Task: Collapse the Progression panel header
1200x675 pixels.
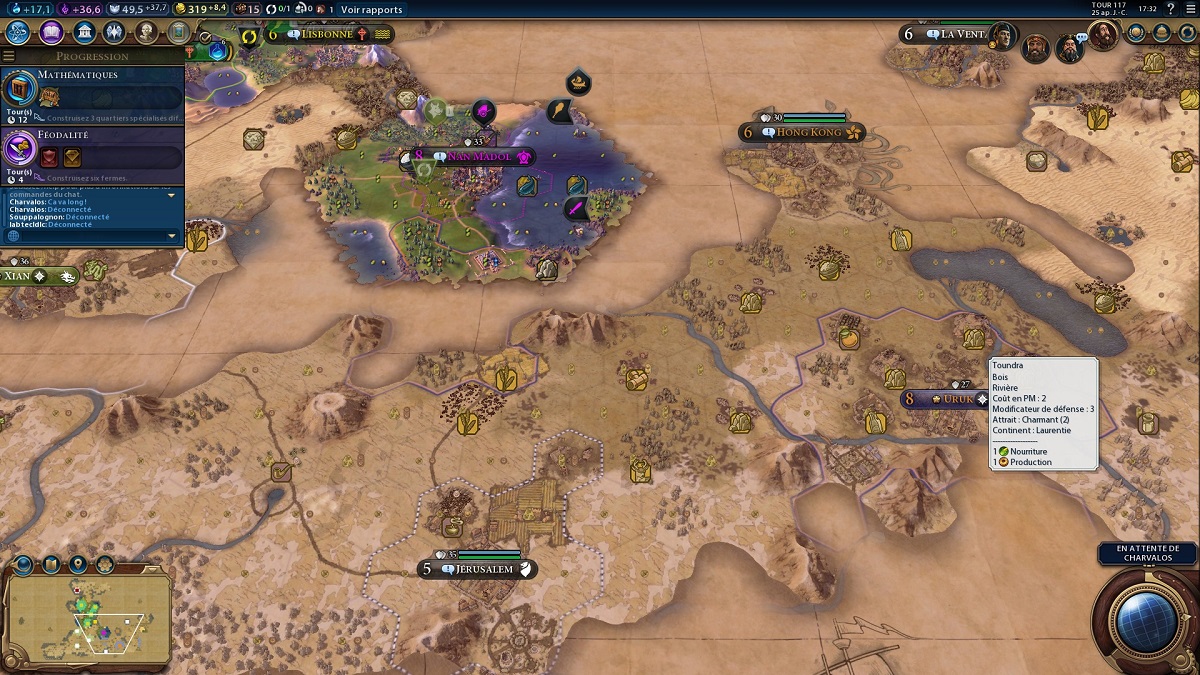Action: [x=92, y=57]
